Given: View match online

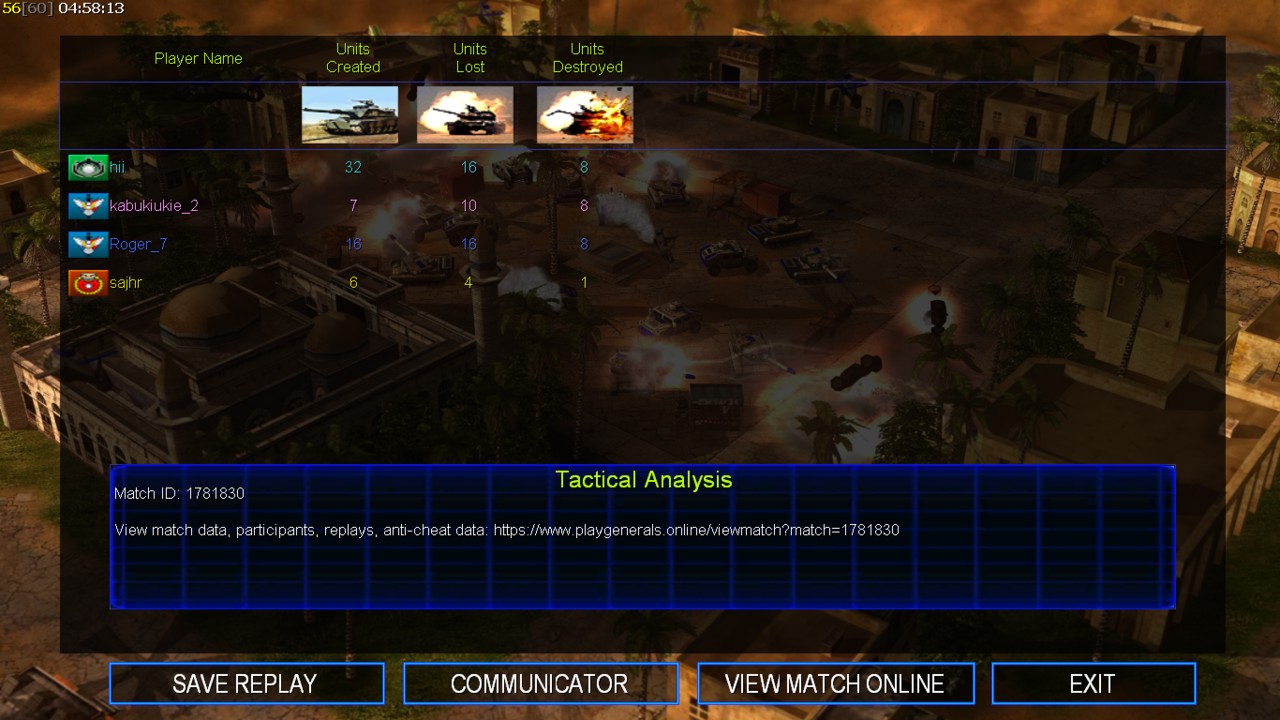Looking at the screenshot, I should [x=835, y=684].
